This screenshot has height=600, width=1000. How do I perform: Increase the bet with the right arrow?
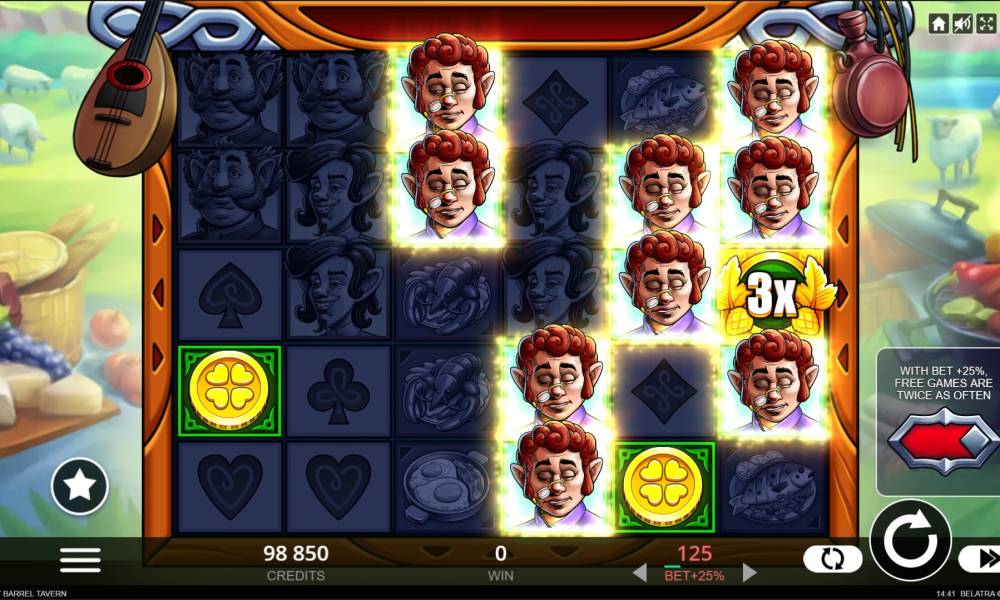tap(747, 575)
